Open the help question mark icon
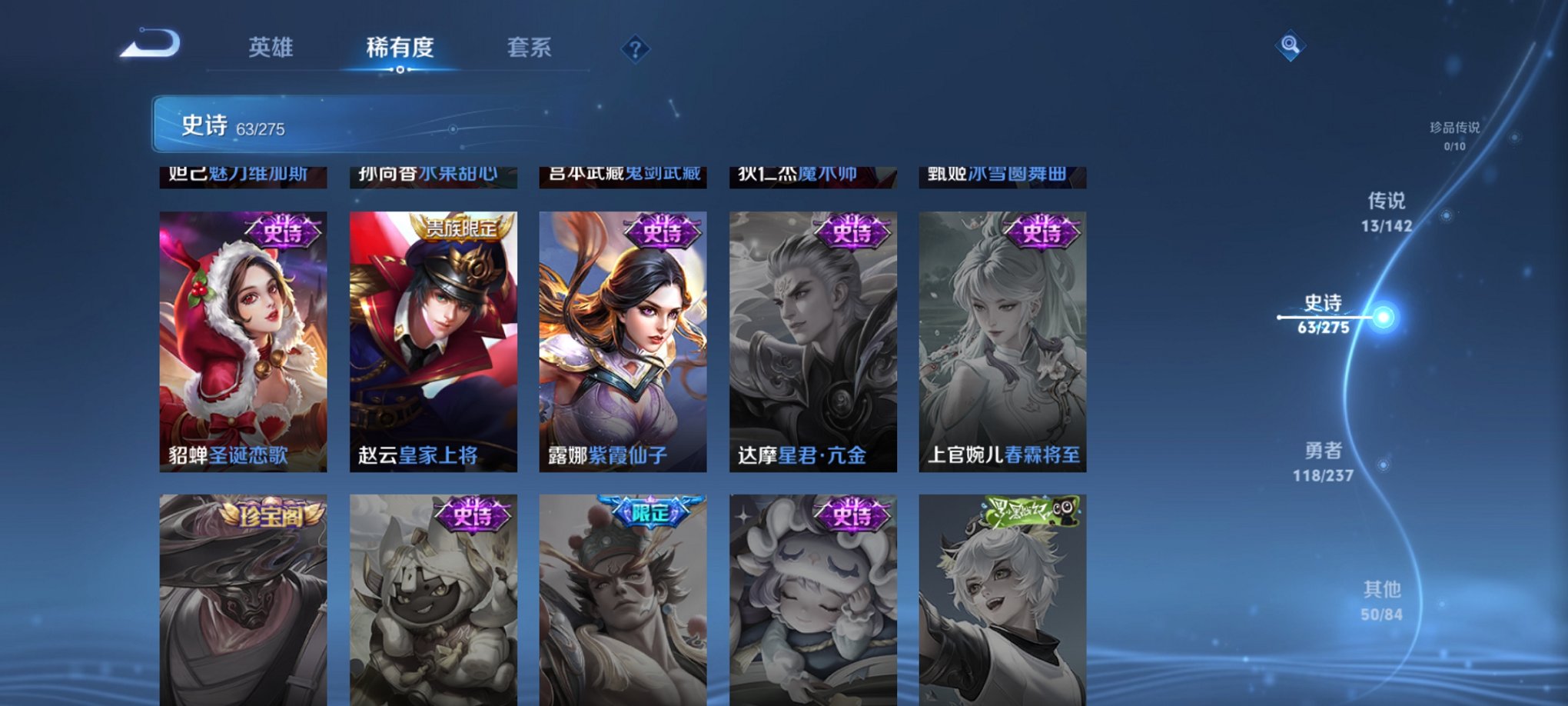 click(635, 49)
